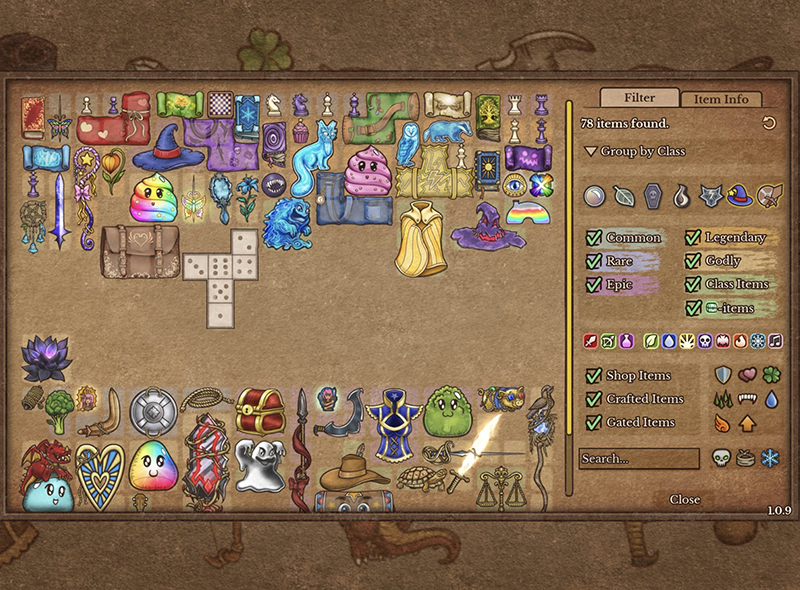Filter by the coffin class icon
This screenshot has width=800, height=590.
coord(652,195)
